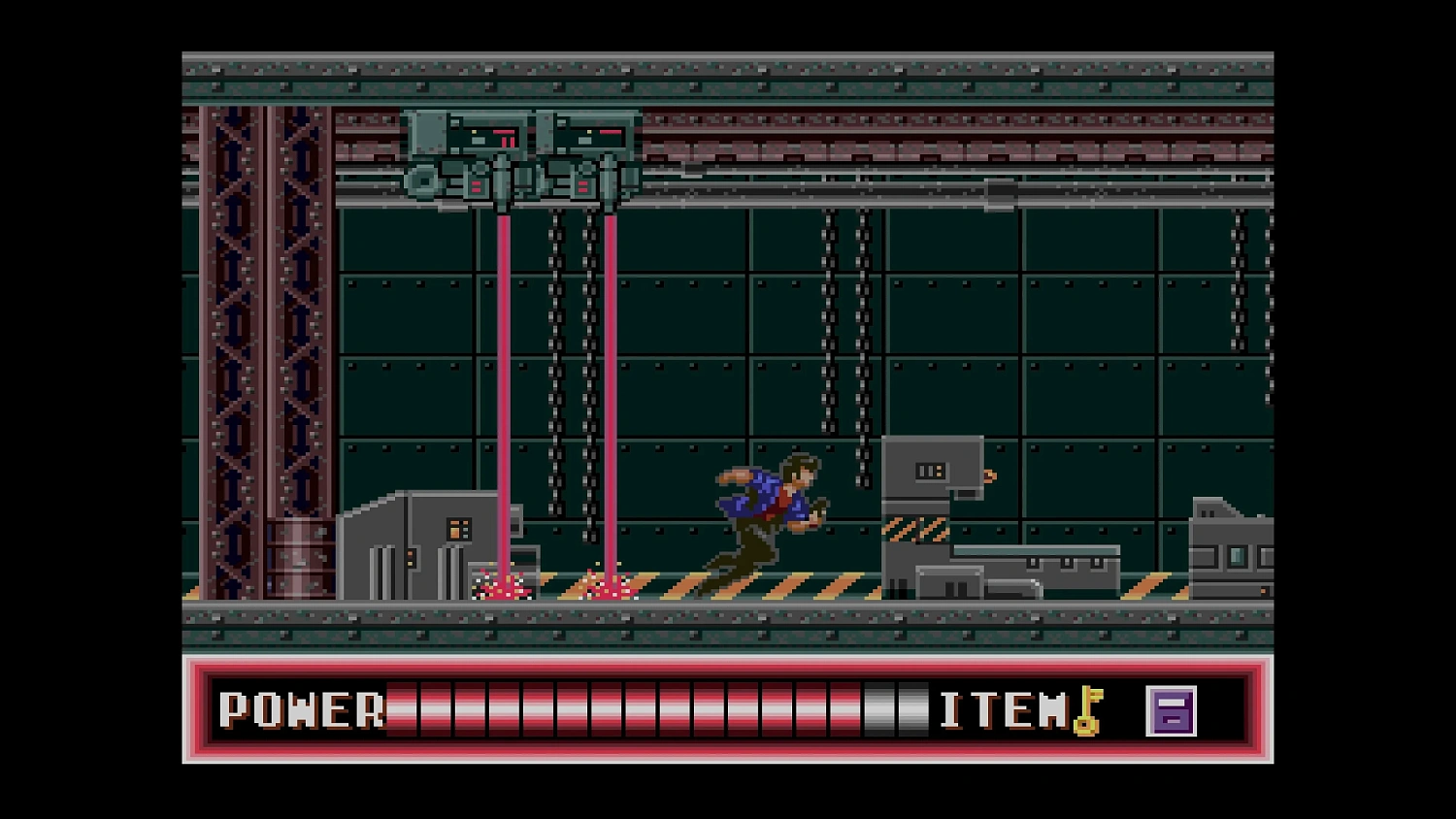This screenshot has width=1456, height=819.
Task: Toggle the small display panel on the press machine
Action: (929, 471)
